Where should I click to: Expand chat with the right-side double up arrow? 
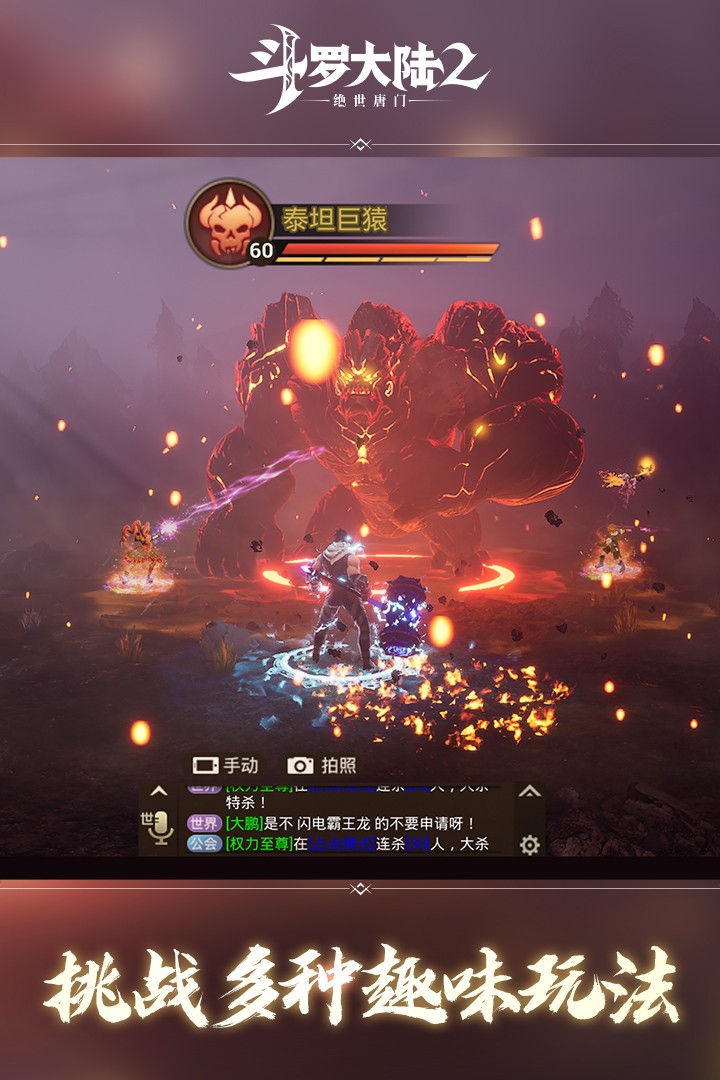click(530, 791)
